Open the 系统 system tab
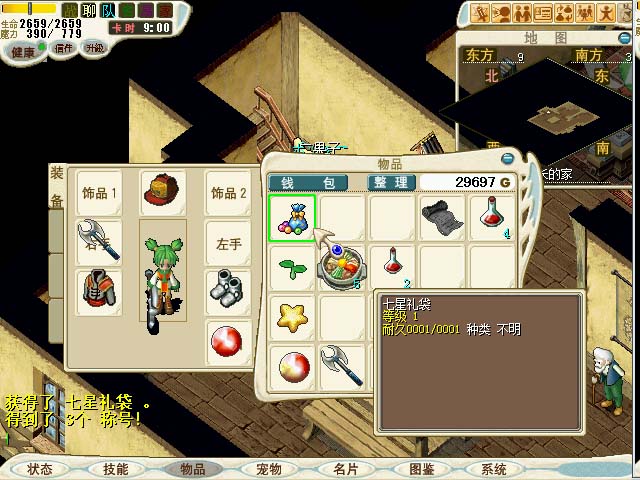 click(x=493, y=469)
